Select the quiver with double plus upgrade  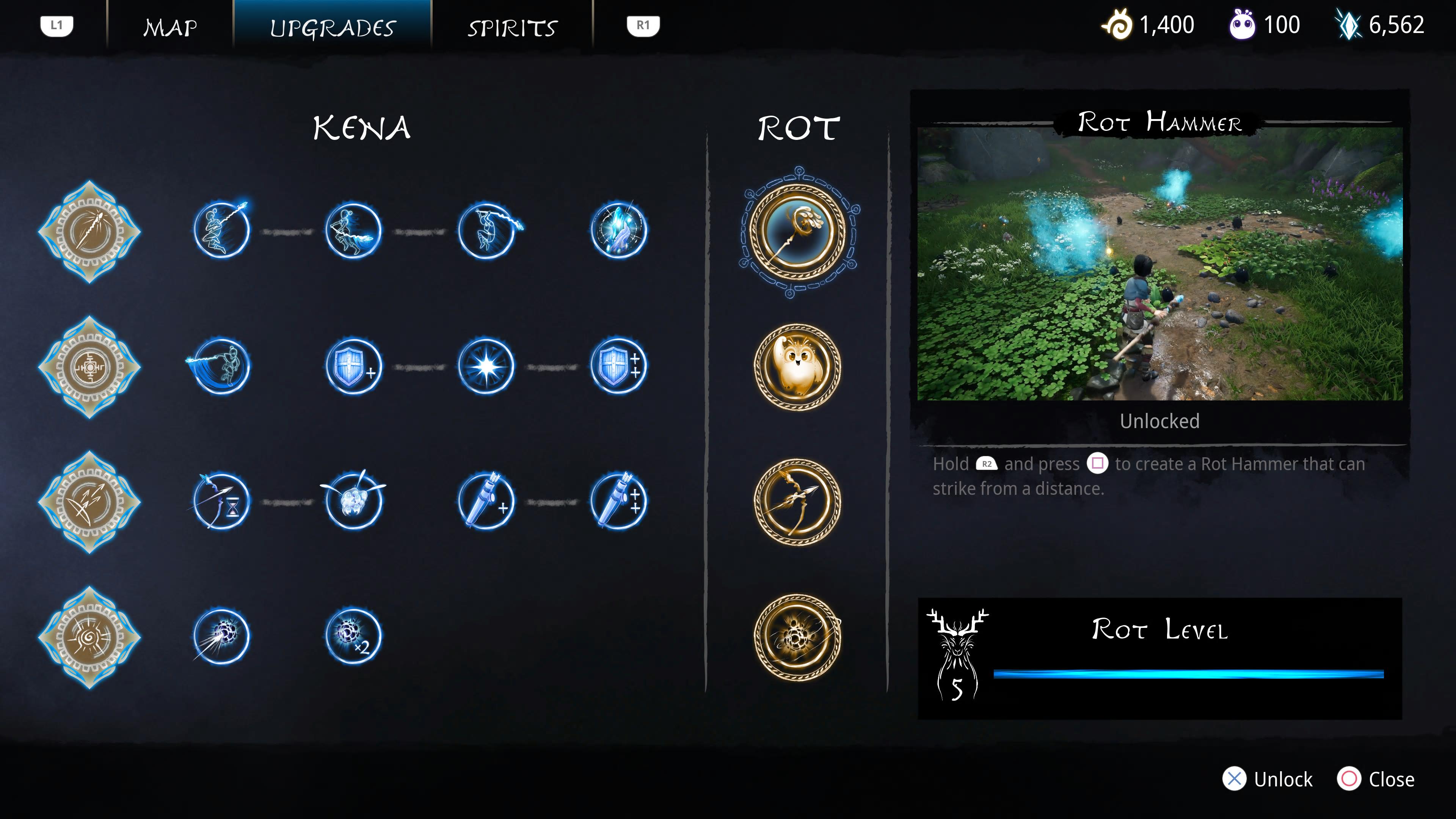point(619,501)
